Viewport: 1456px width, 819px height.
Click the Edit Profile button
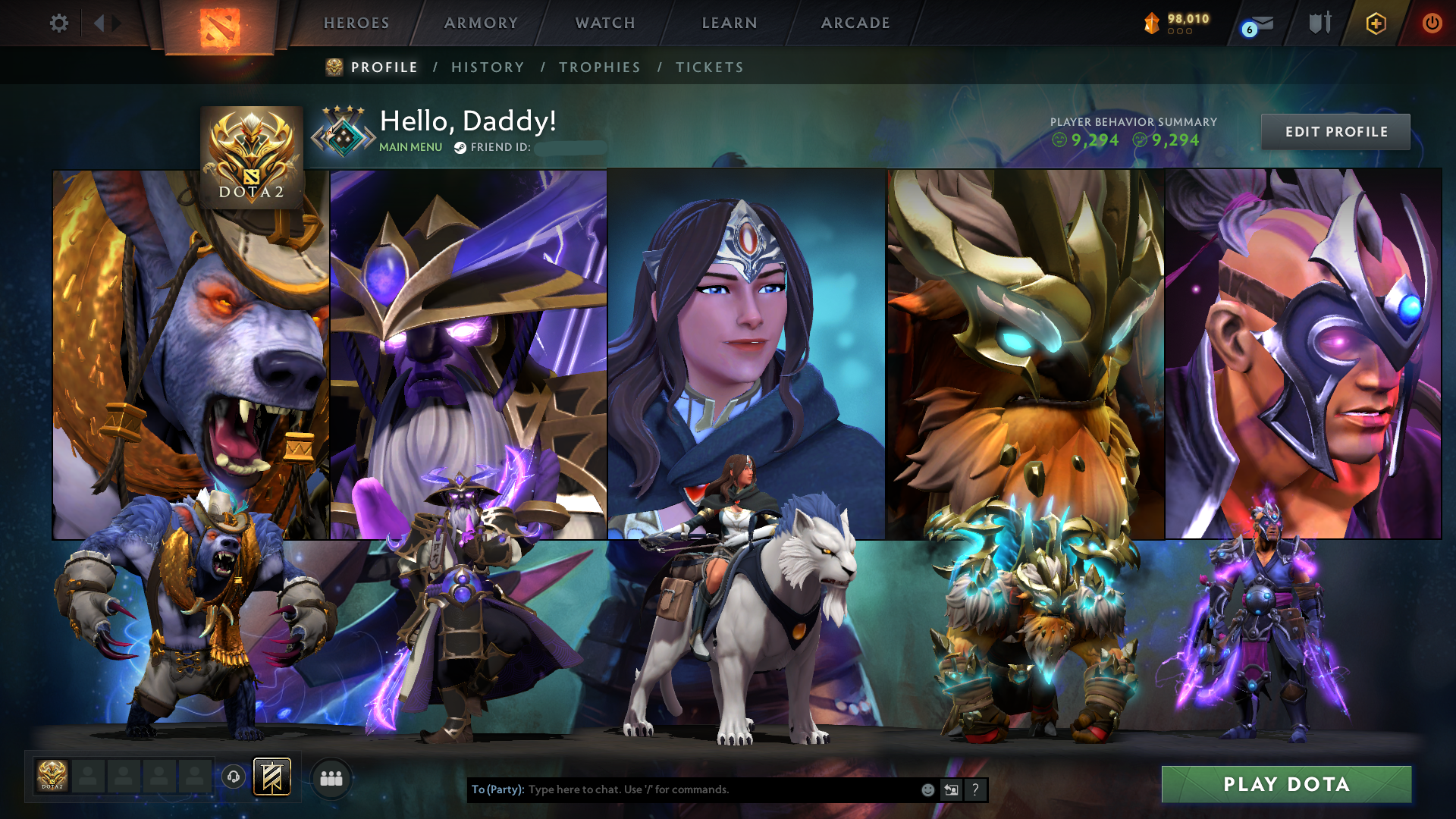pos(1335,132)
